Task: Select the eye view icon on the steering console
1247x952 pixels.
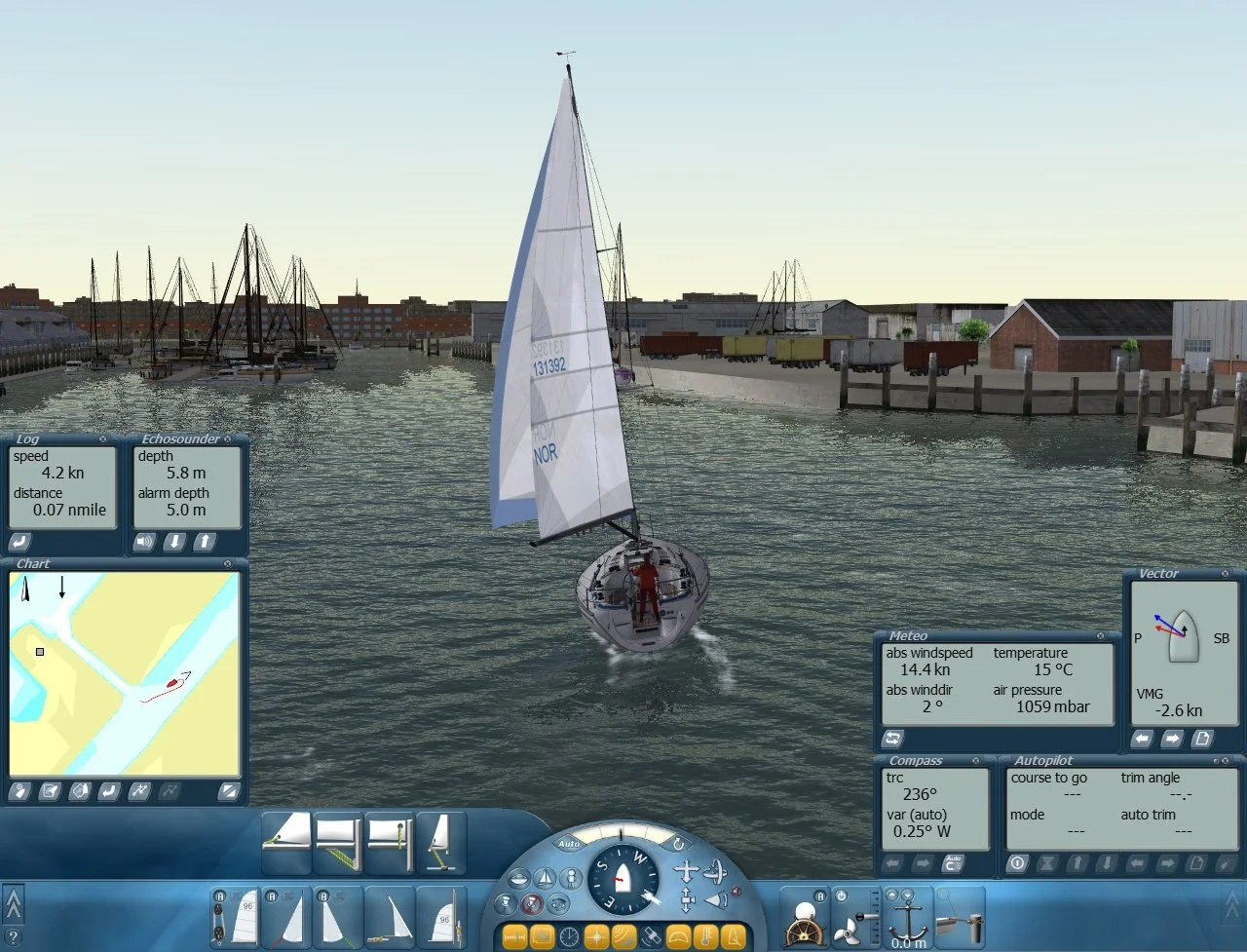Action: [x=559, y=903]
